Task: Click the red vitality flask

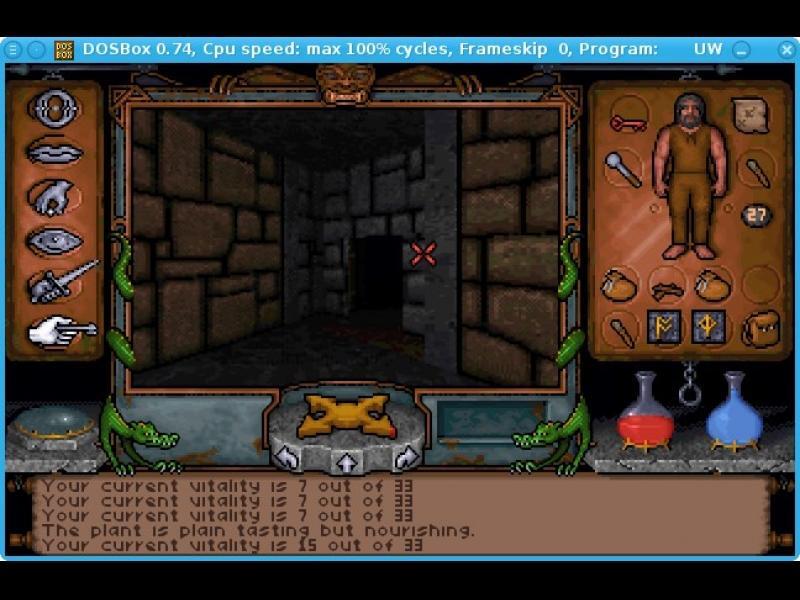Action: tap(644, 412)
